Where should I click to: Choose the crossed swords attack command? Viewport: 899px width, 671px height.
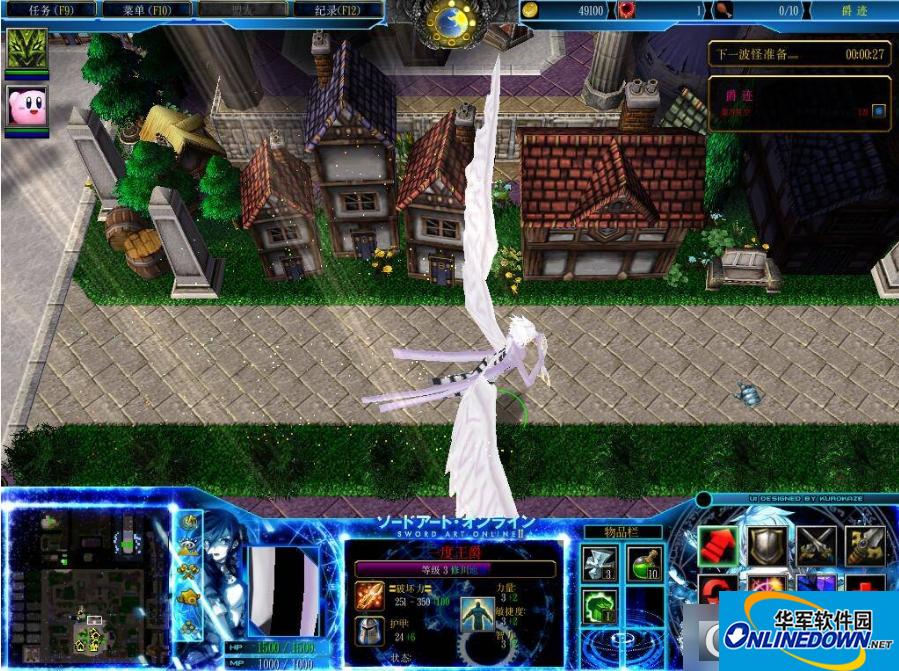(x=816, y=545)
